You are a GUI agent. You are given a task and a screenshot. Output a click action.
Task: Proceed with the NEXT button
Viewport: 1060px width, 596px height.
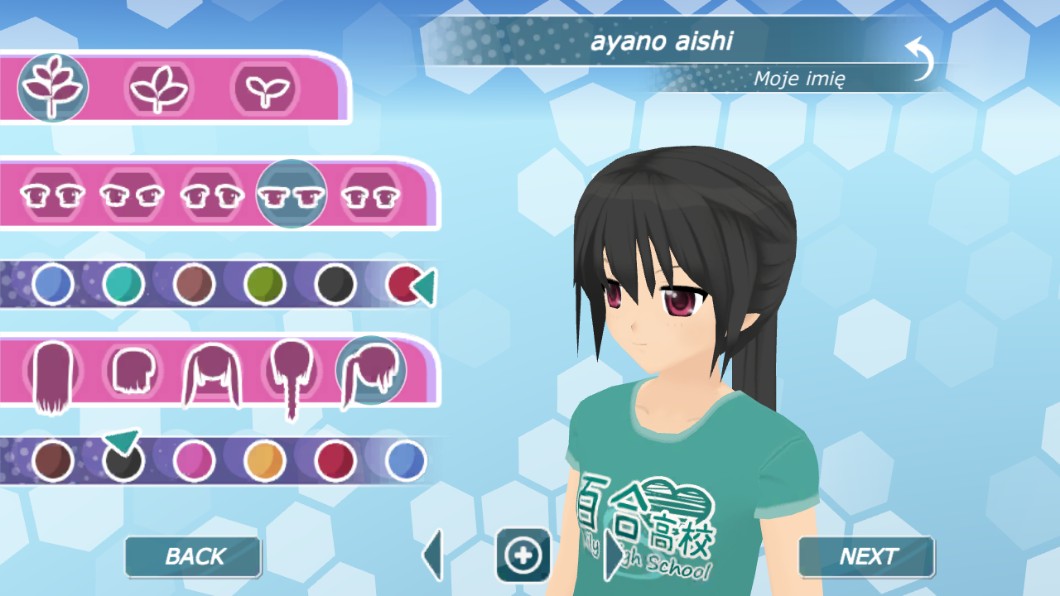tap(866, 557)
